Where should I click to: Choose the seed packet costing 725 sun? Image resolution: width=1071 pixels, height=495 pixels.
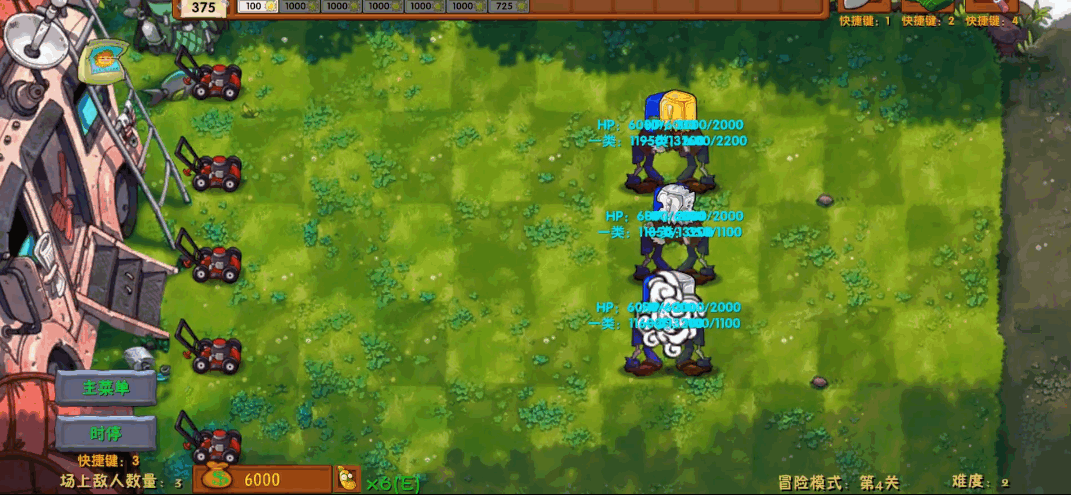click(509, 7)
